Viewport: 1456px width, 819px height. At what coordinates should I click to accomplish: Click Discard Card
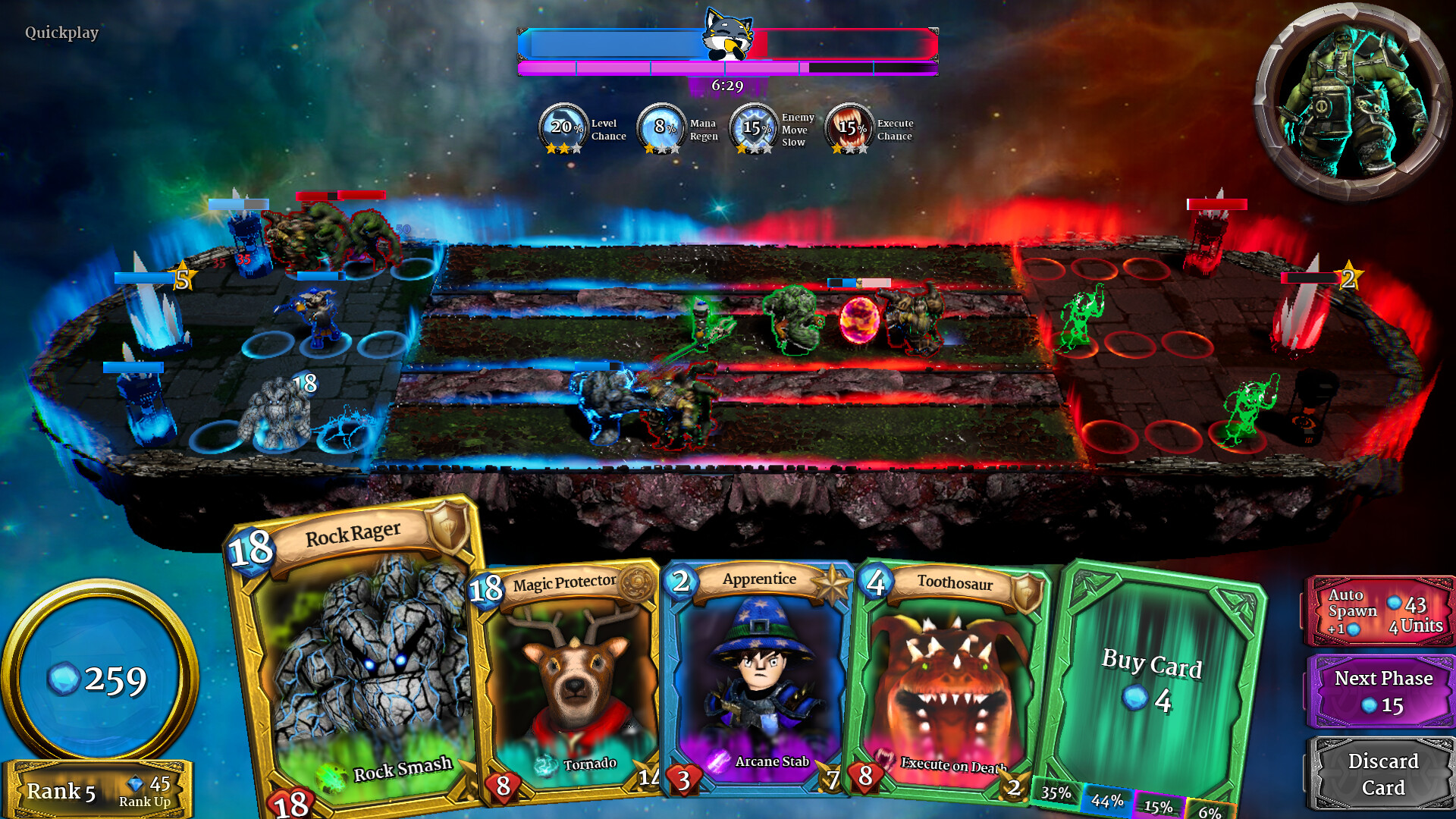[1383, 771]
